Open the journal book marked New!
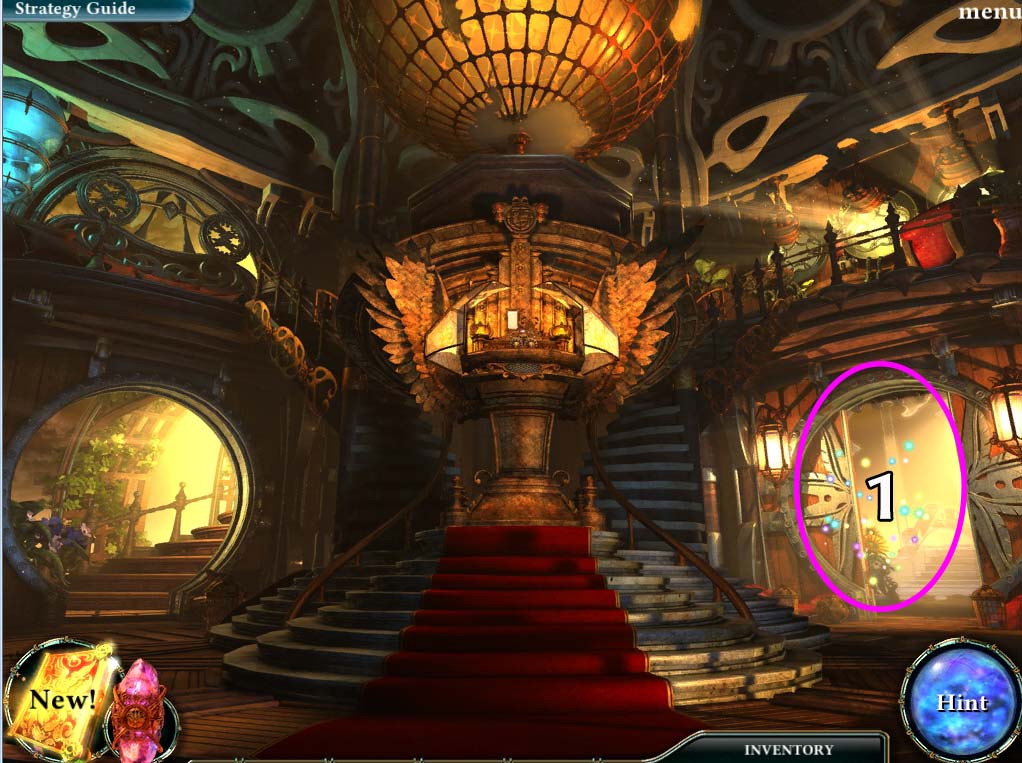Viewport: 1022px width, 763px height. pos(60,698)
